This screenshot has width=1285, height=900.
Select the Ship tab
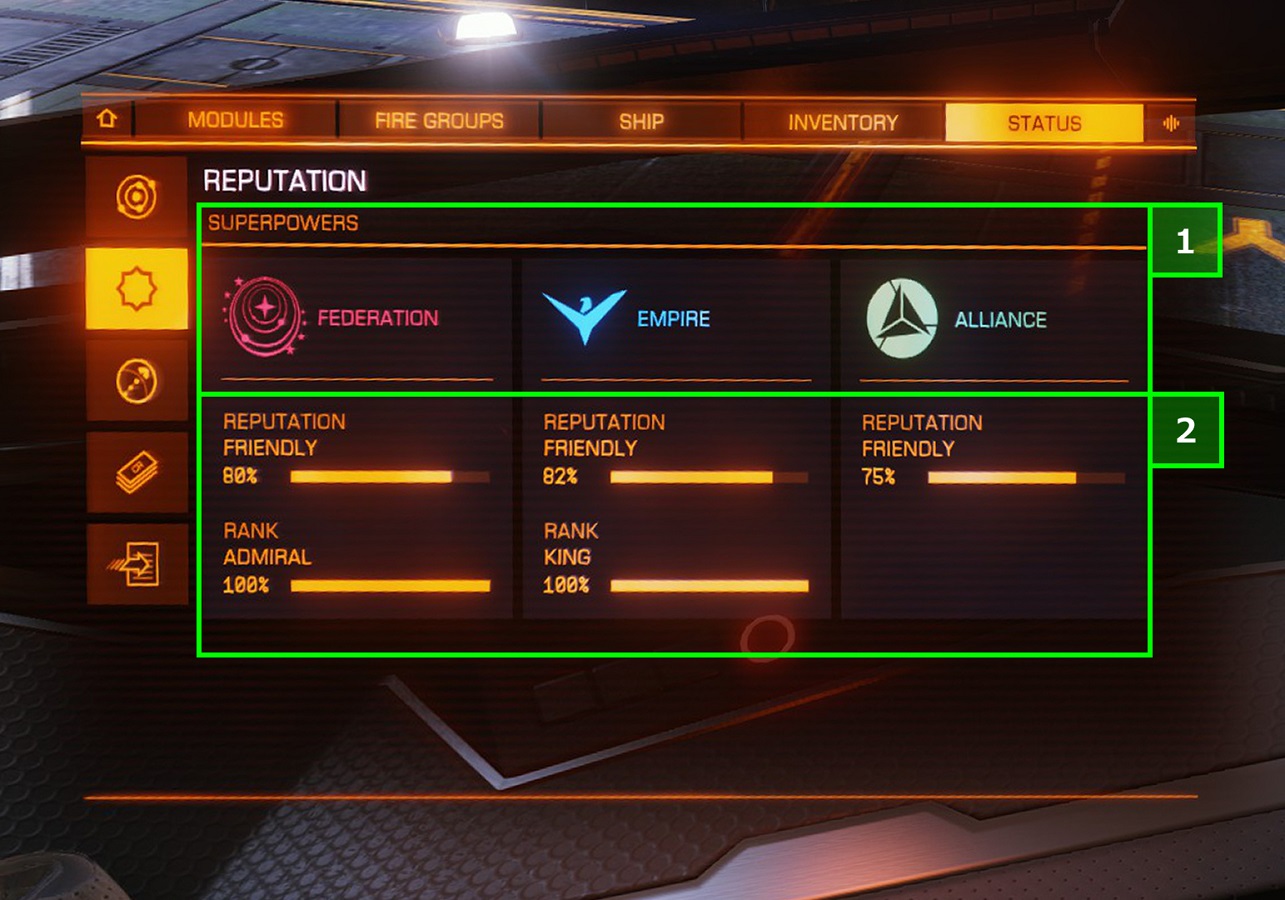point(641,122)
